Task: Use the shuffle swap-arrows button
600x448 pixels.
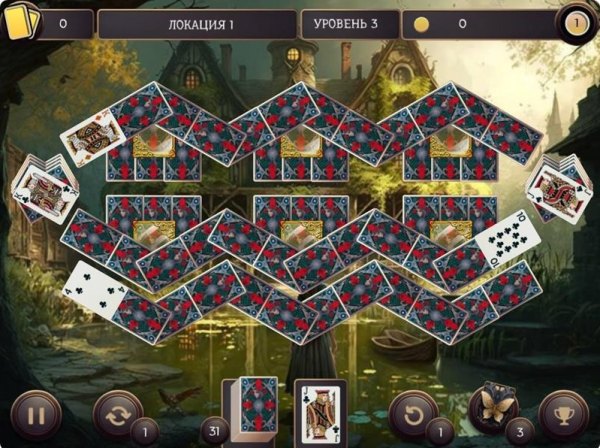Action: [117, 413]
